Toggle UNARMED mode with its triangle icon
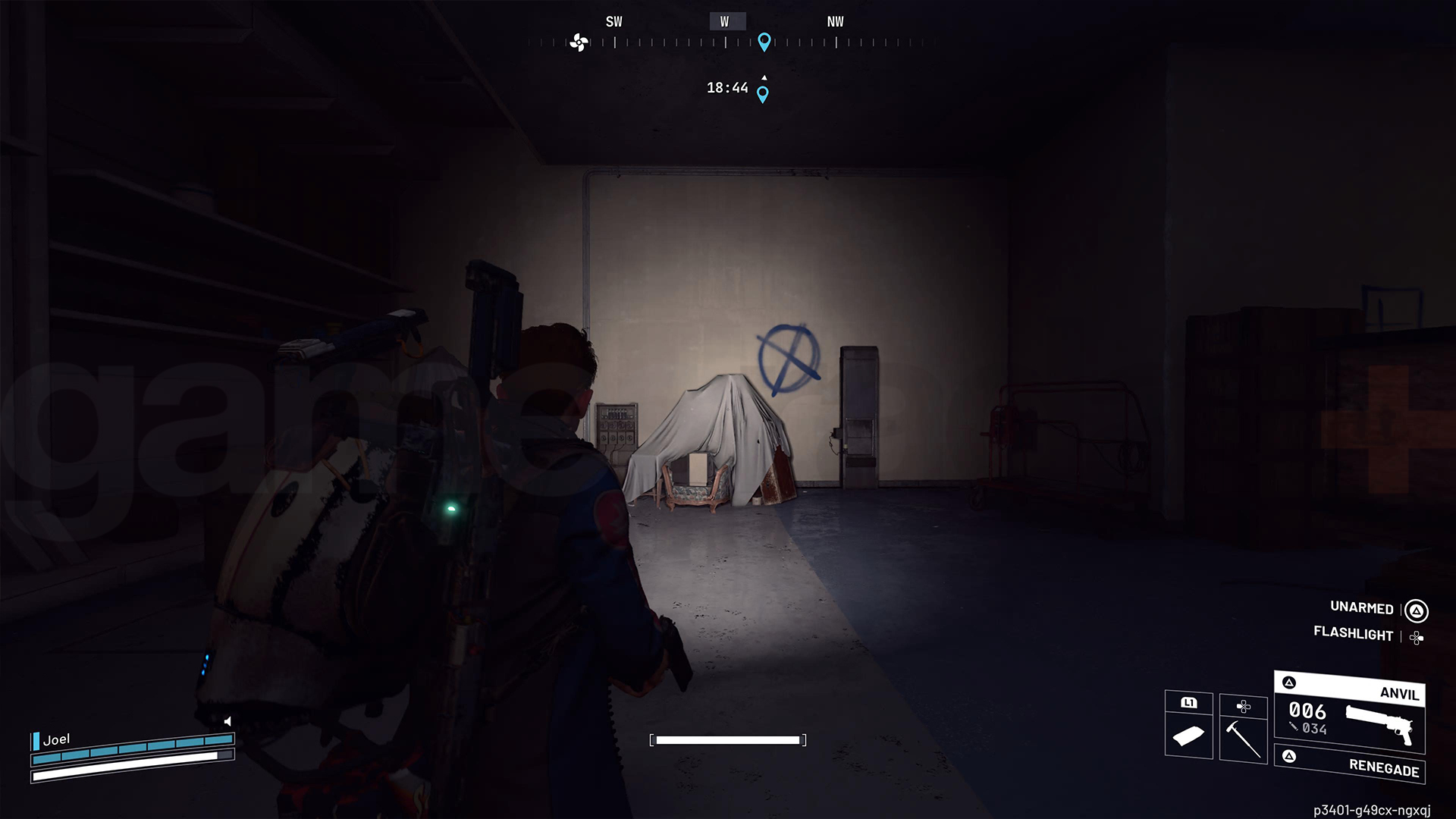 pos(1416,609)
